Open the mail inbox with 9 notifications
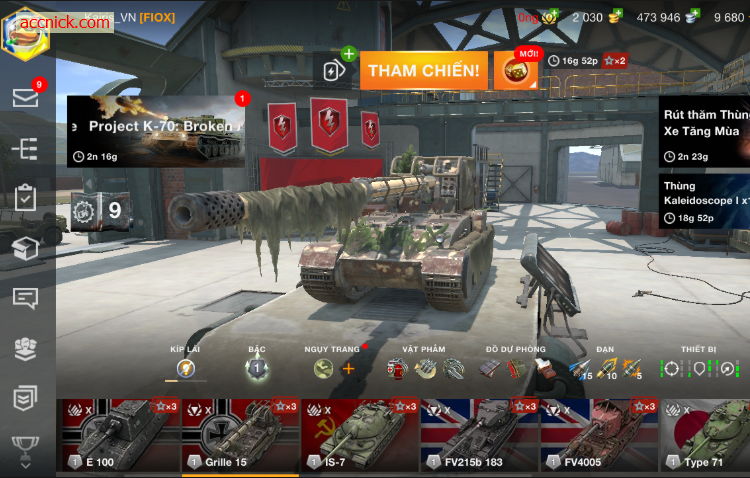Viewport: 750px width, 478px height. tap(25, 97)
